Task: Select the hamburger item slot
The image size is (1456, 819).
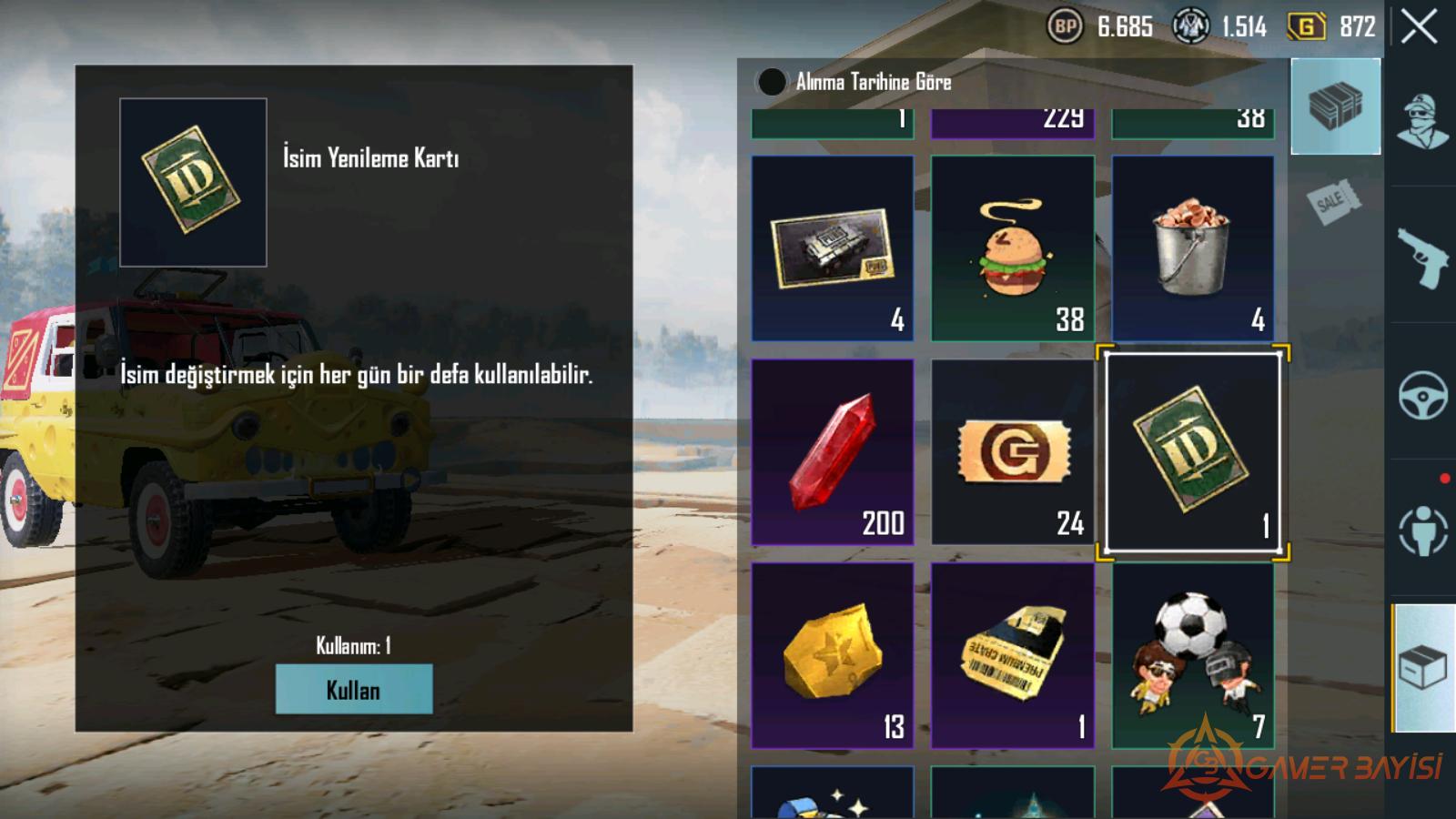Action: [x=1012, y=248]
